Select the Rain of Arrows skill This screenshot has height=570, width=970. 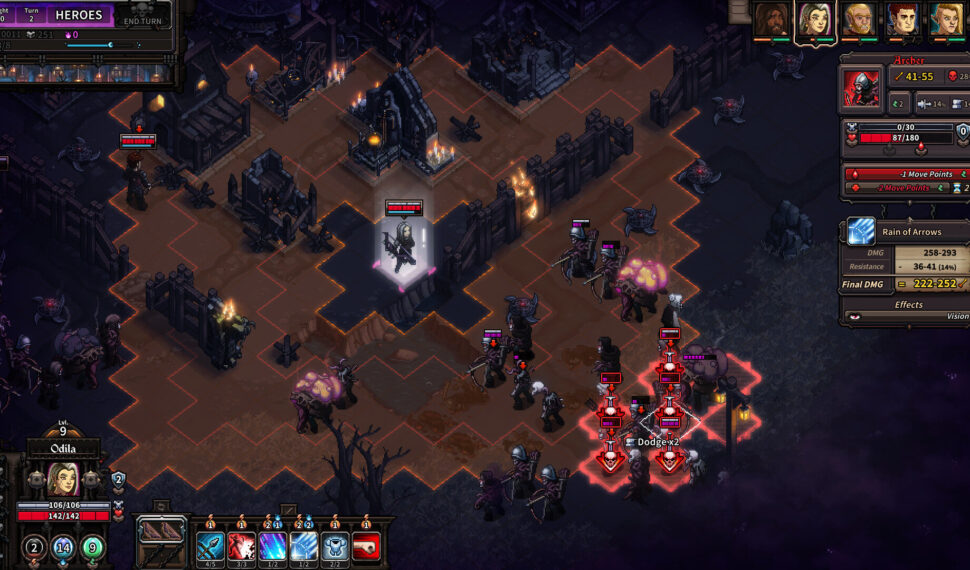click(304, 547)
